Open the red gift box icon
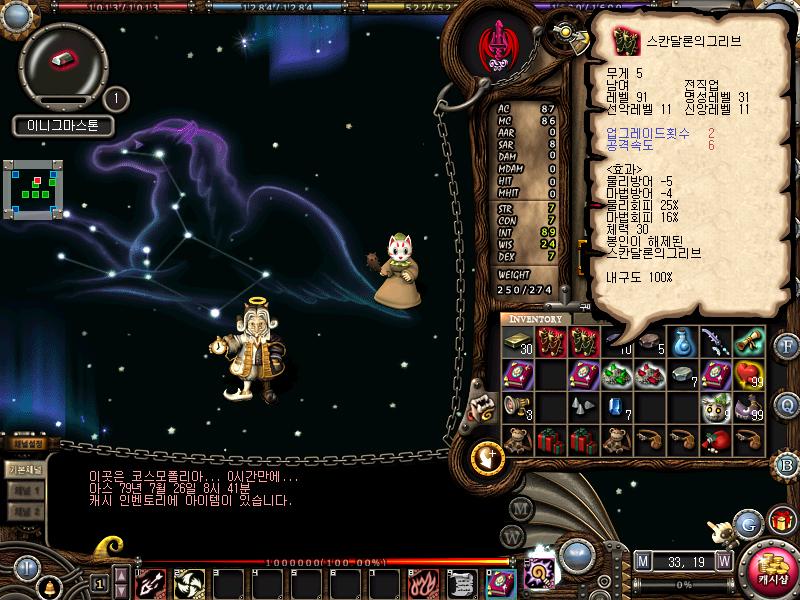The width and height of the screenshot is (800, 600). pyautogui.click(x=781, y=519)
